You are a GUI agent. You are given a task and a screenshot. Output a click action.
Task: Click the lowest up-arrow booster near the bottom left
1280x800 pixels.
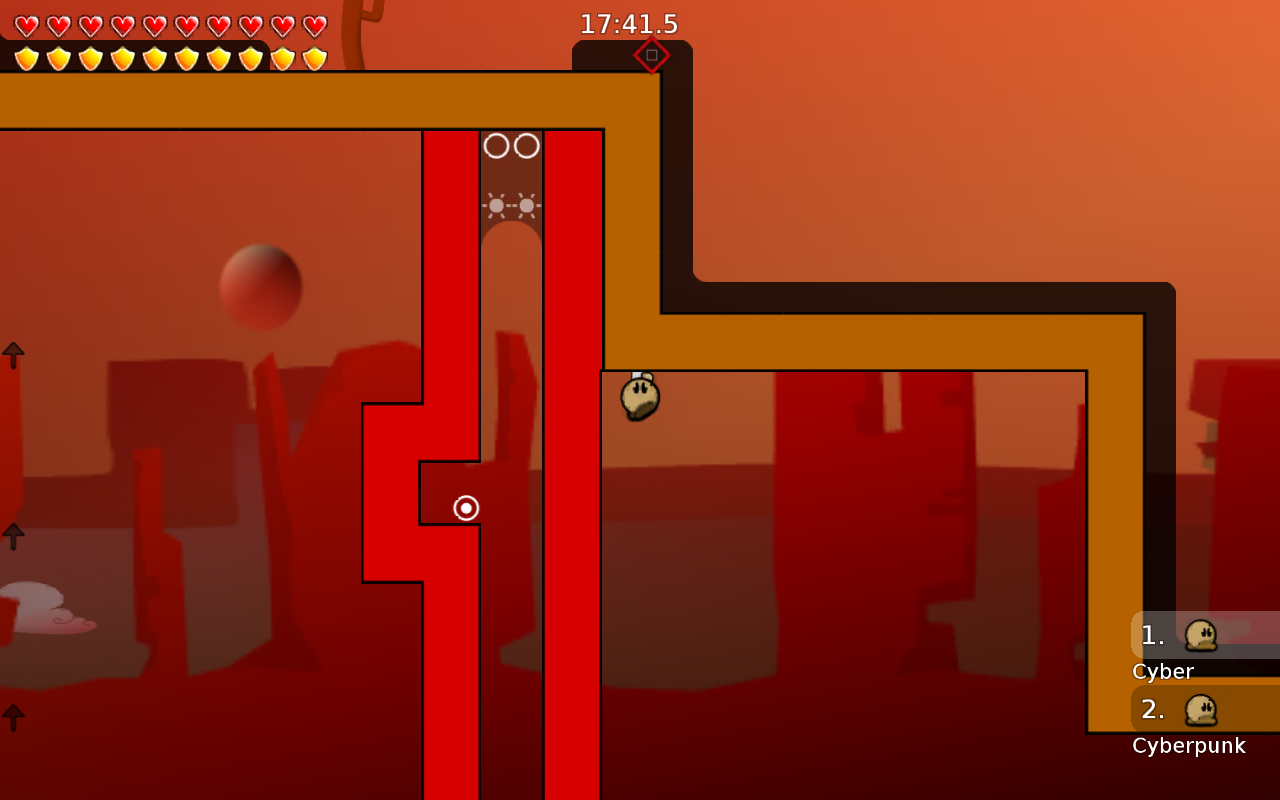[x=13, y=715]
